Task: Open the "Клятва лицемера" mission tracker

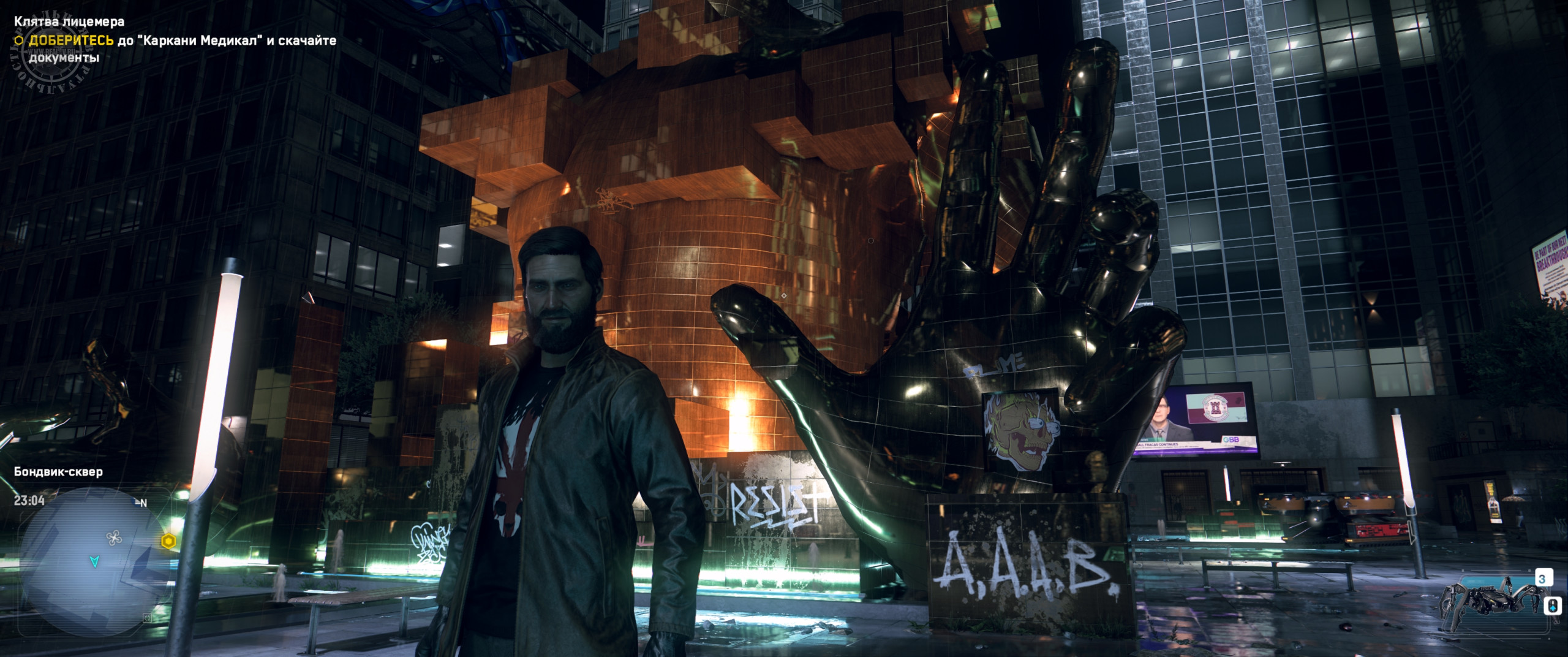Action: tap(69, 21)
